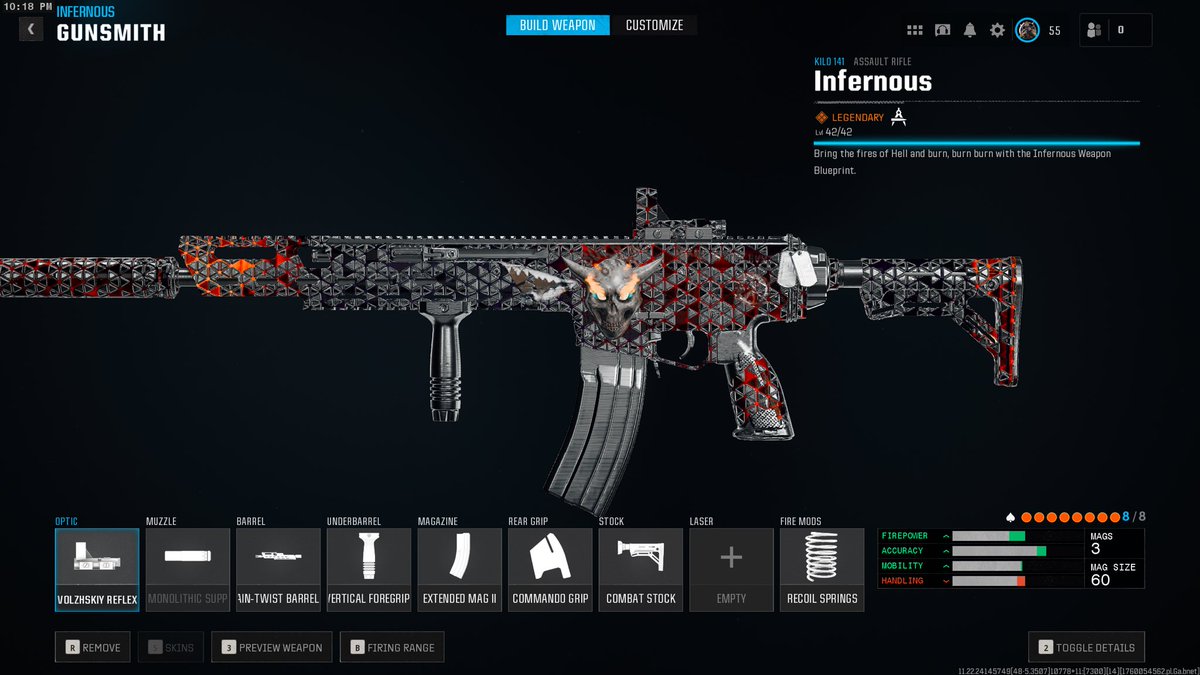Enter the Firing Range

(x=392, y=647)
